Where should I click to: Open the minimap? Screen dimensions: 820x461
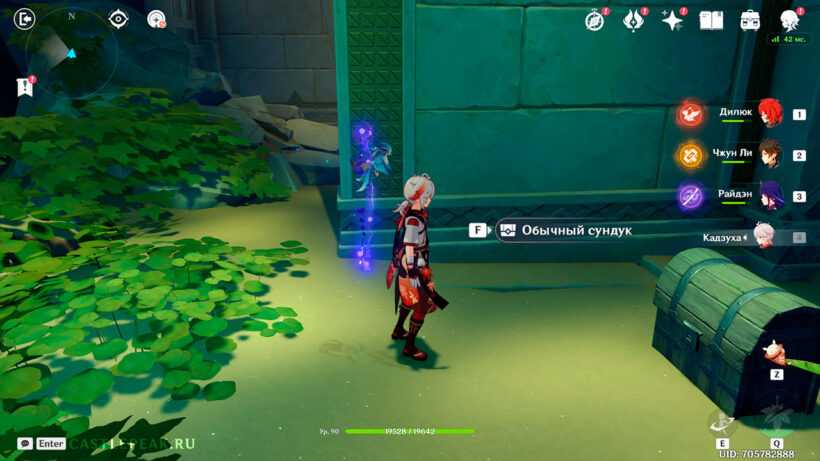pyautogui.click(x=72, y=53)
